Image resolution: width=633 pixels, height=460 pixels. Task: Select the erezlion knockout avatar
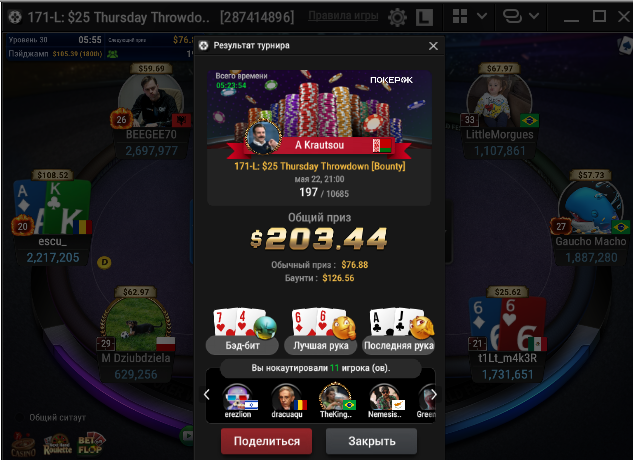coord(236,399)
